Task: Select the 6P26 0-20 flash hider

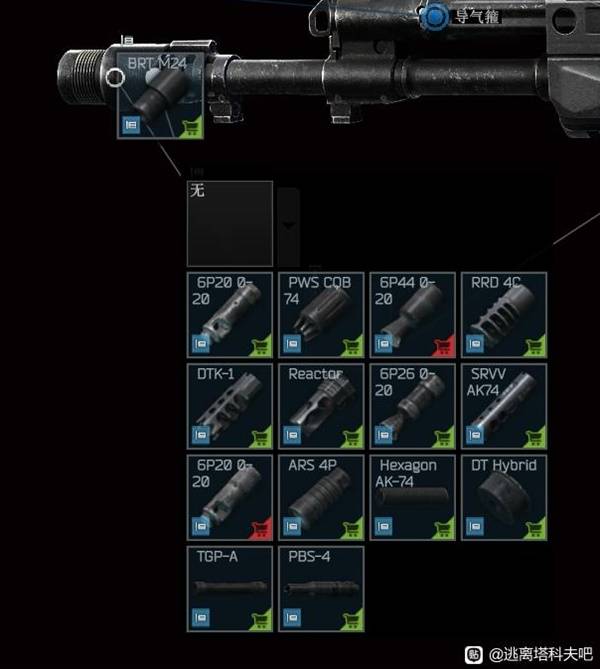Action: [x=412, y=405]
